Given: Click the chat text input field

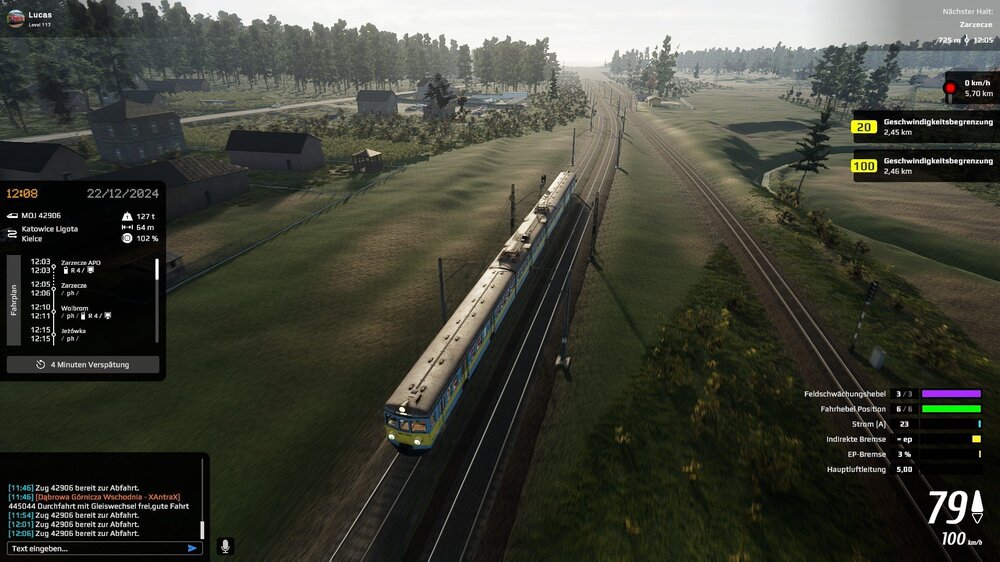Looking at the screenshot, I should click(x=95, y=548).
